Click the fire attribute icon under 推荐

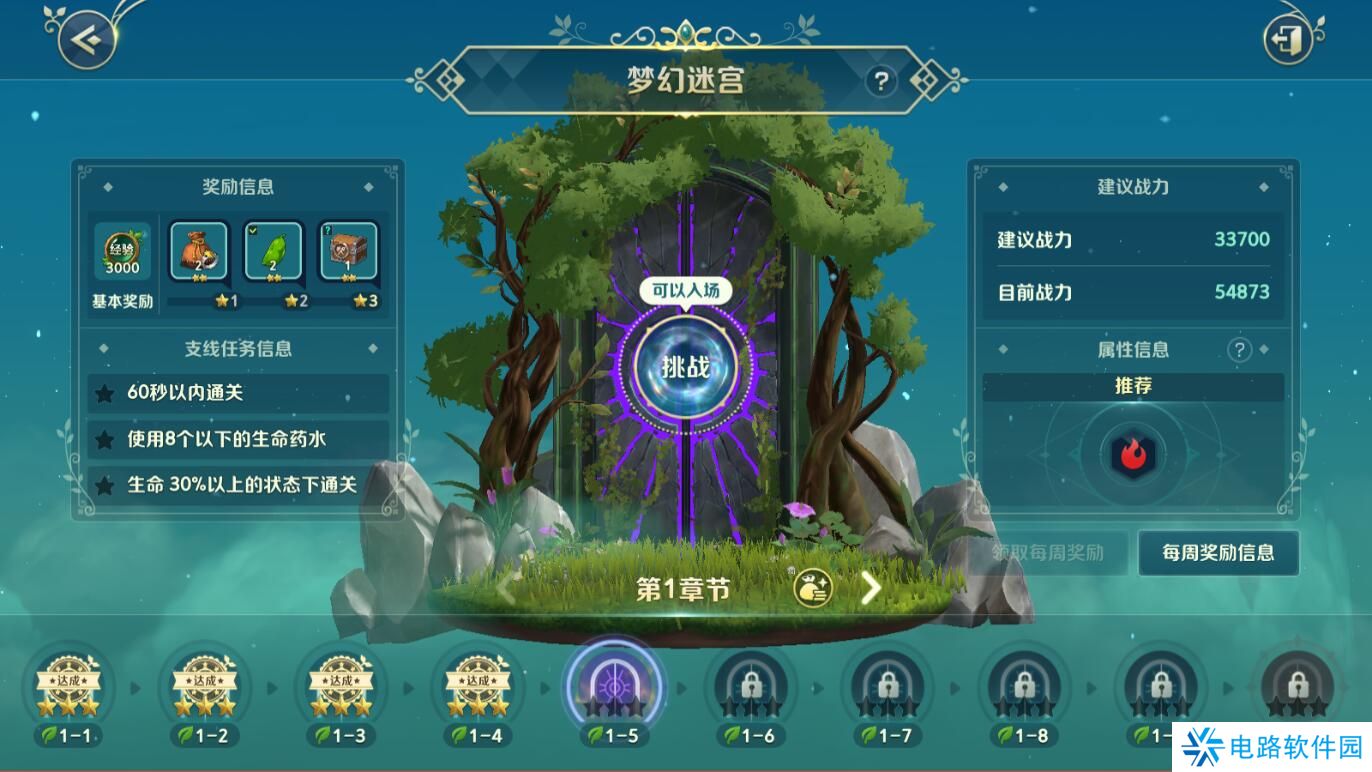(1134, 453)
